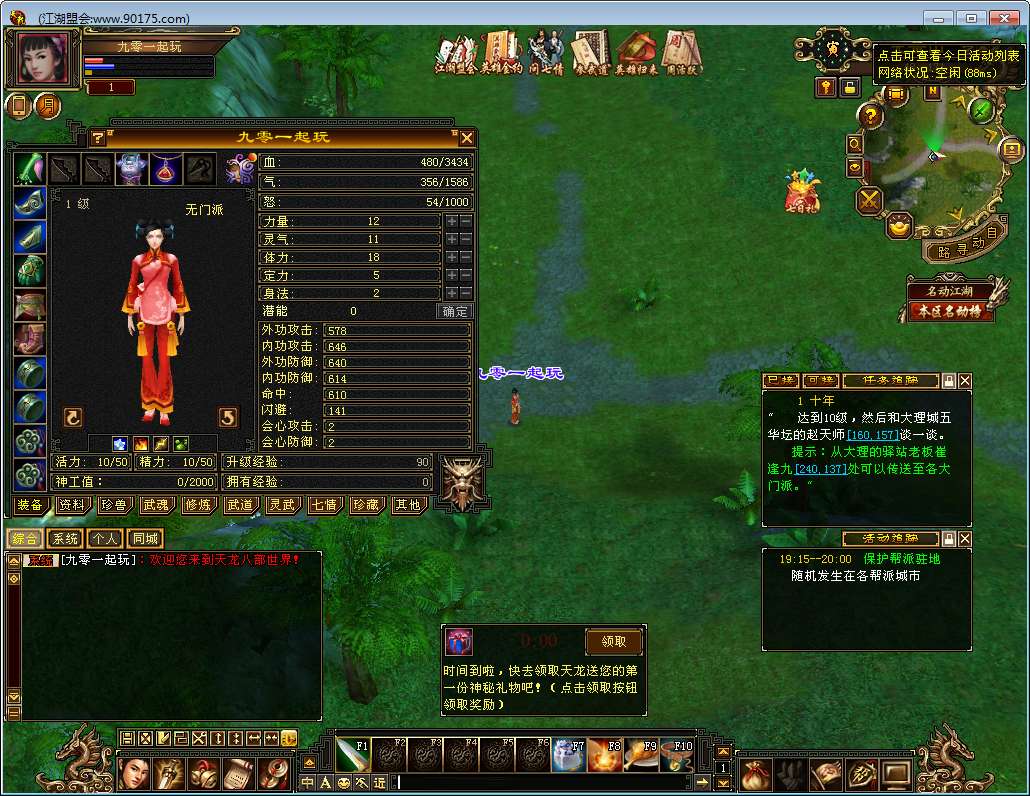Click the 七日礼 gift bag icon
Viewport: 1030px width, 796px height.
802,190
